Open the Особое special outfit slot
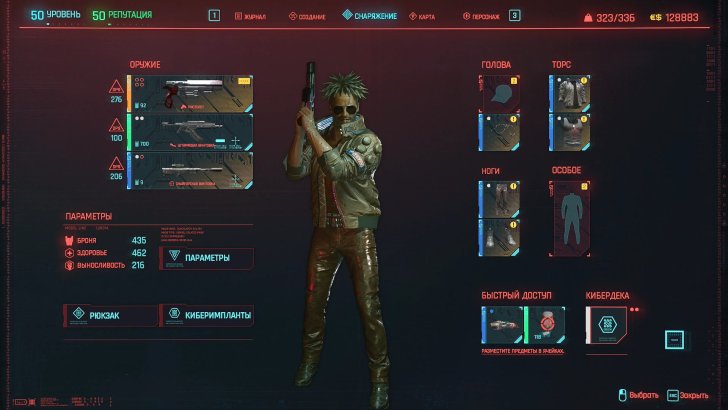 [571, 216]
